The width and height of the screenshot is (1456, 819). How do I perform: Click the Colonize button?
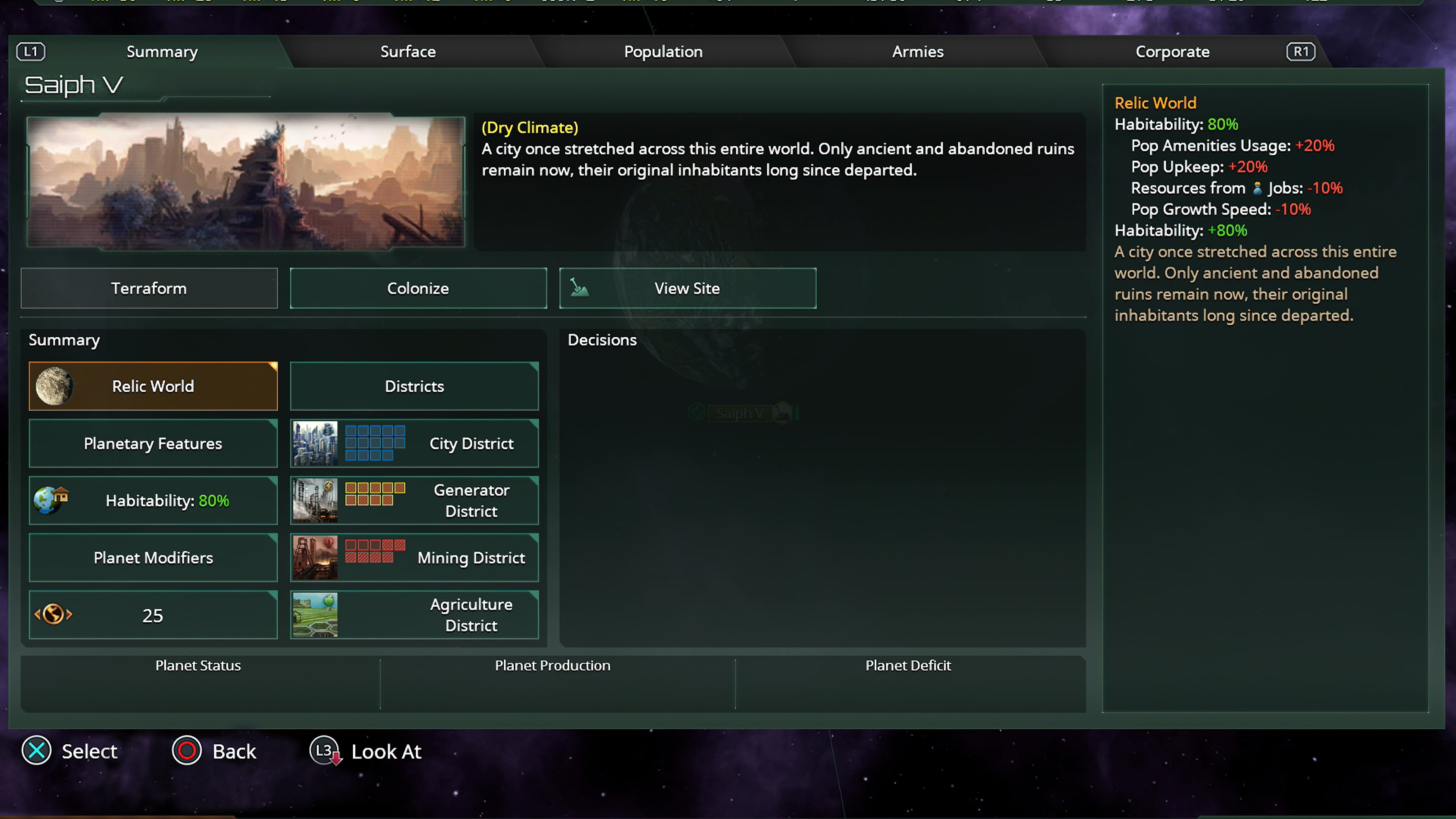point(418,288)
